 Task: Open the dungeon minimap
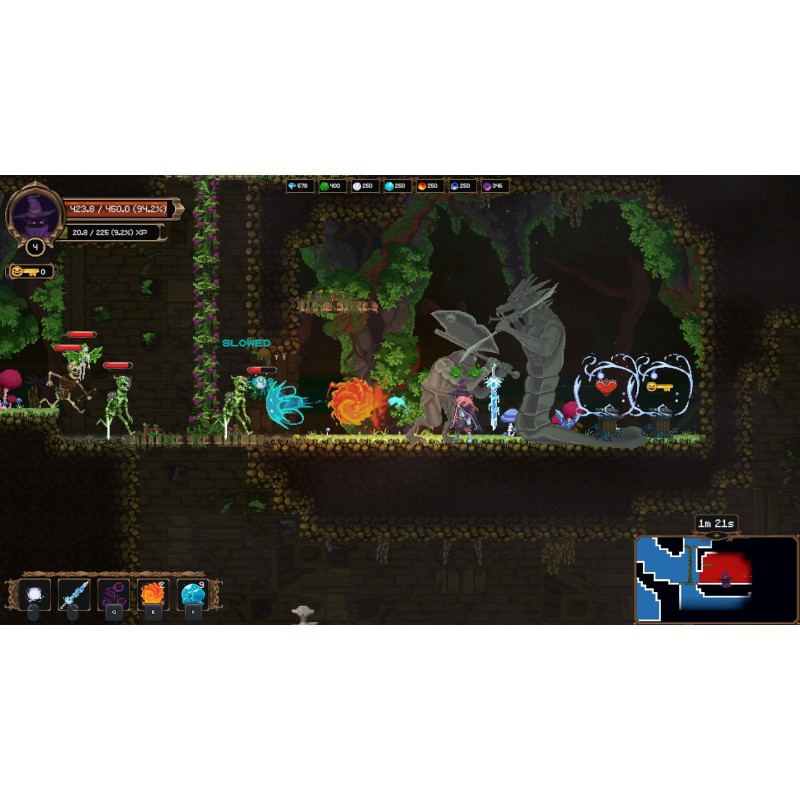pos(716,579)
